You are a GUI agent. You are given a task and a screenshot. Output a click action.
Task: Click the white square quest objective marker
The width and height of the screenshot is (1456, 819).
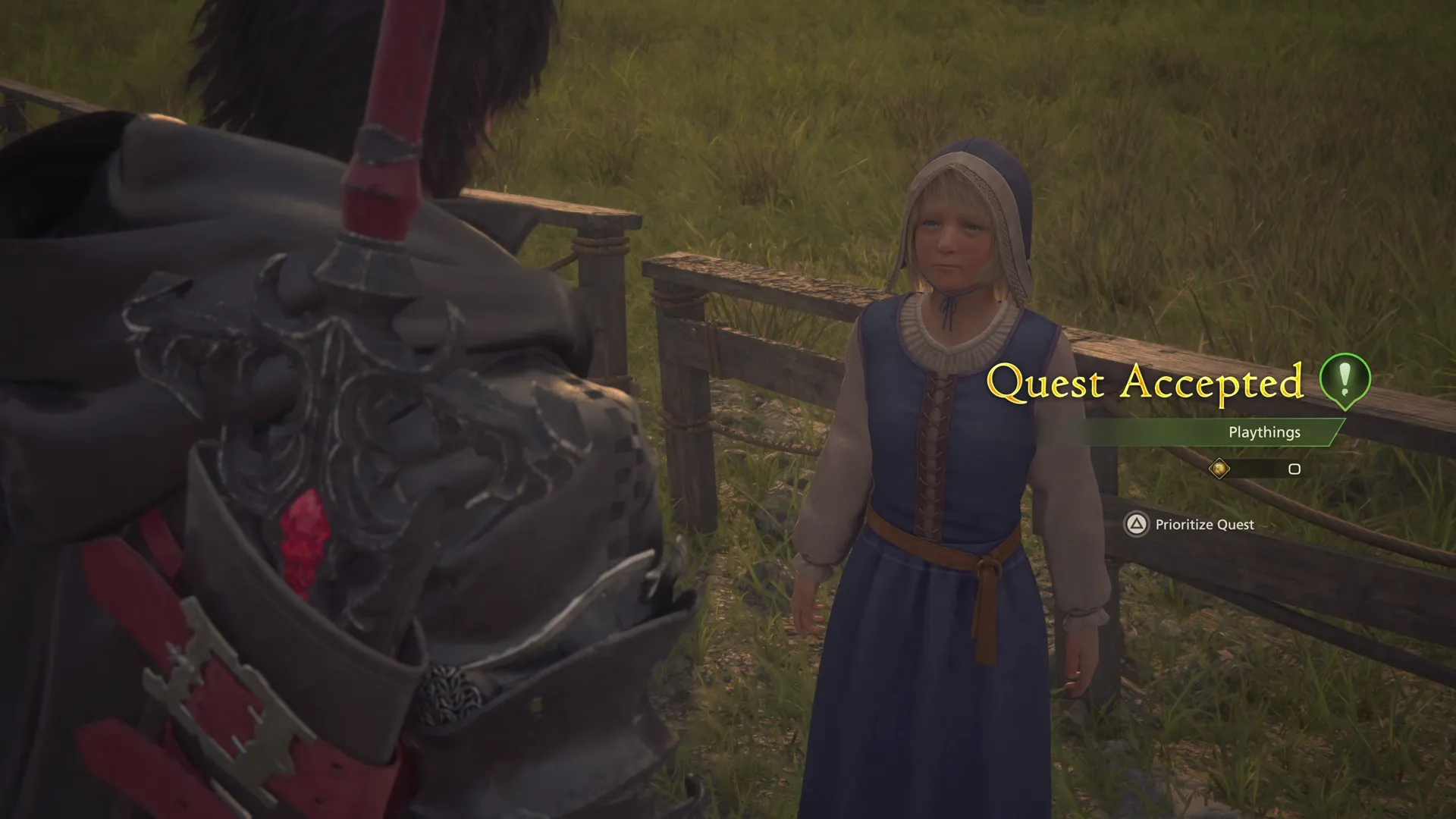1294,469
